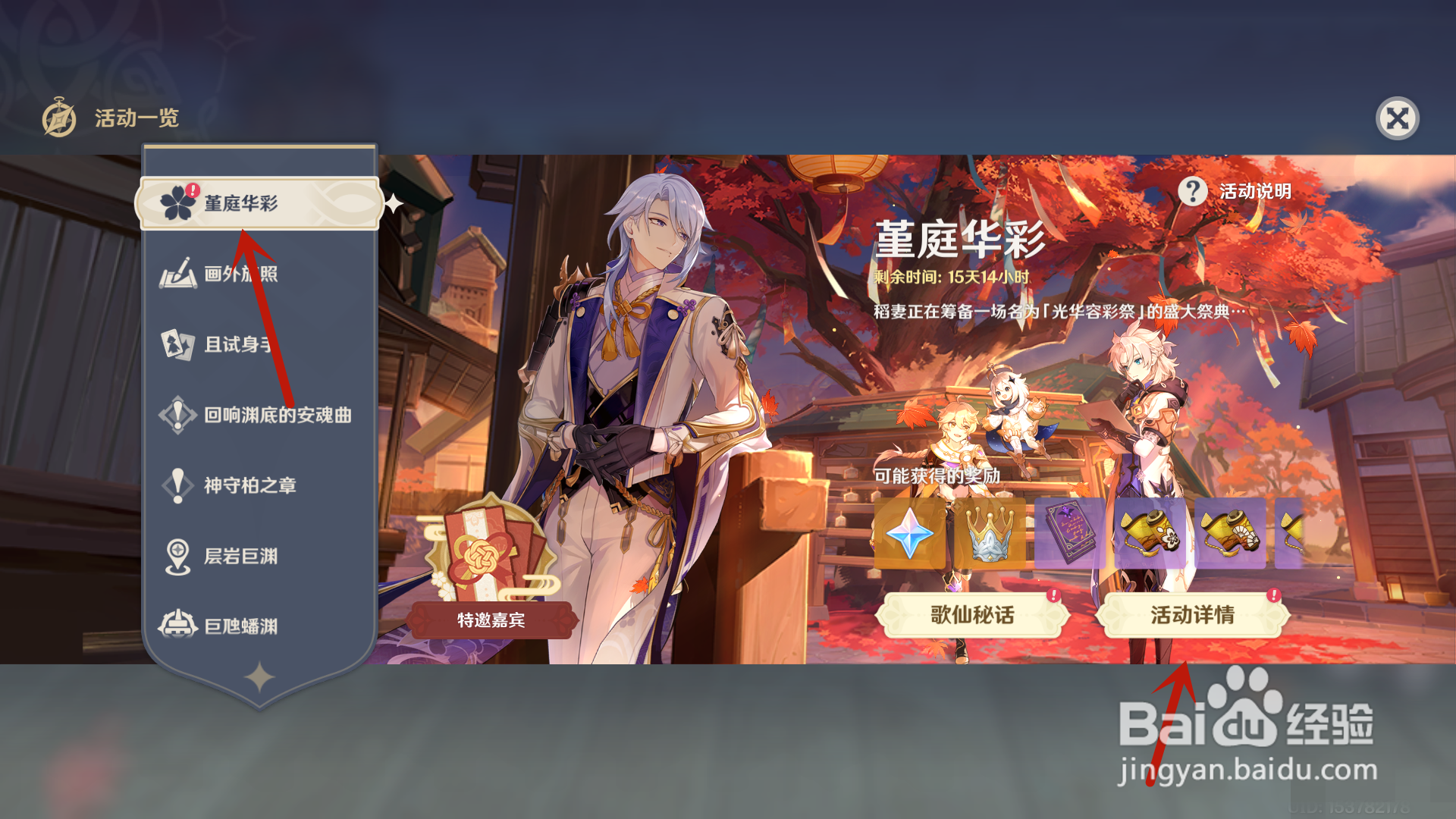Collapse the event panel via its pointed banner tip

pyautogui.click(x=260, y=711)
